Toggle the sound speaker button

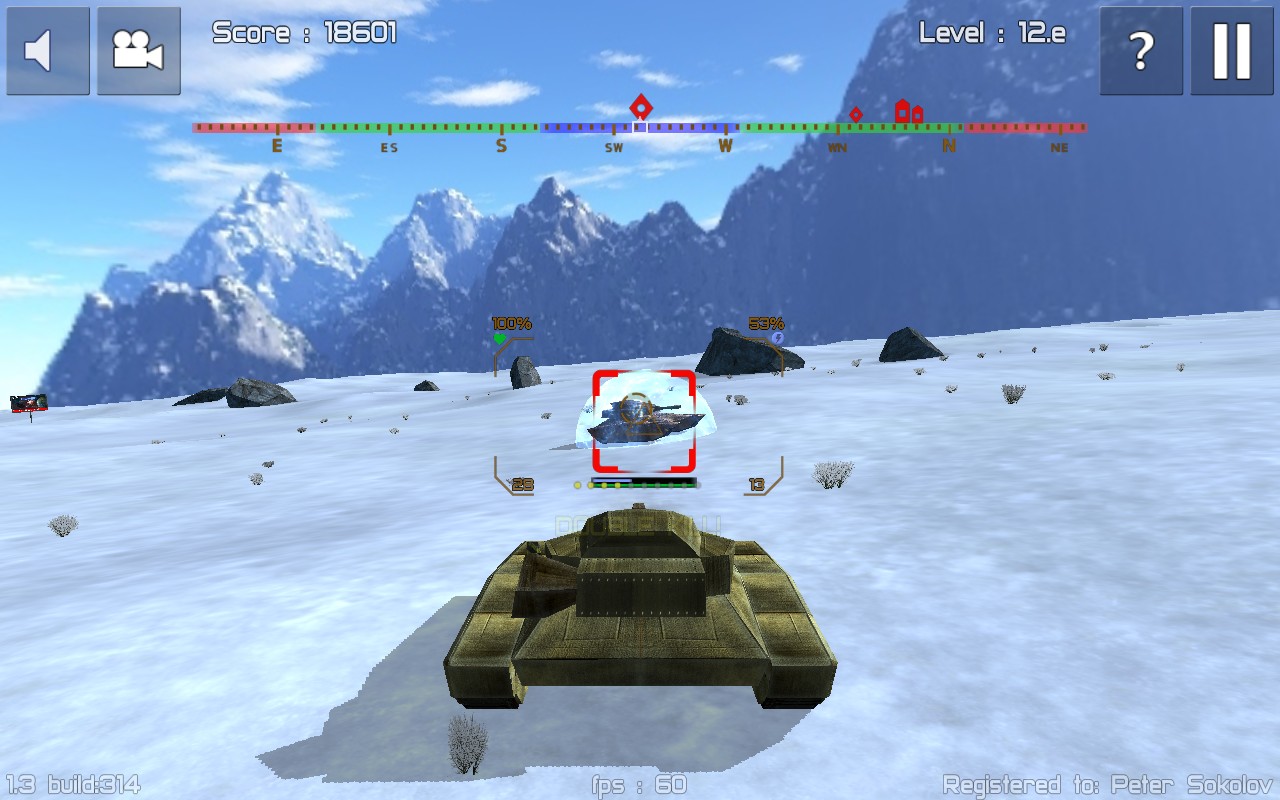(47, 51)
